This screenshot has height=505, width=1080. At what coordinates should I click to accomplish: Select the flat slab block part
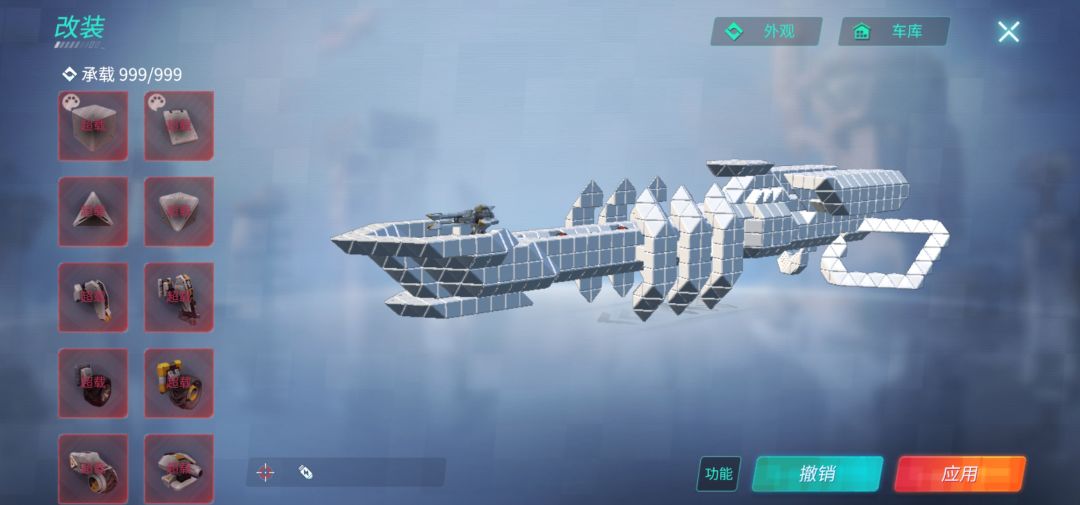click(x=179, y=126)
